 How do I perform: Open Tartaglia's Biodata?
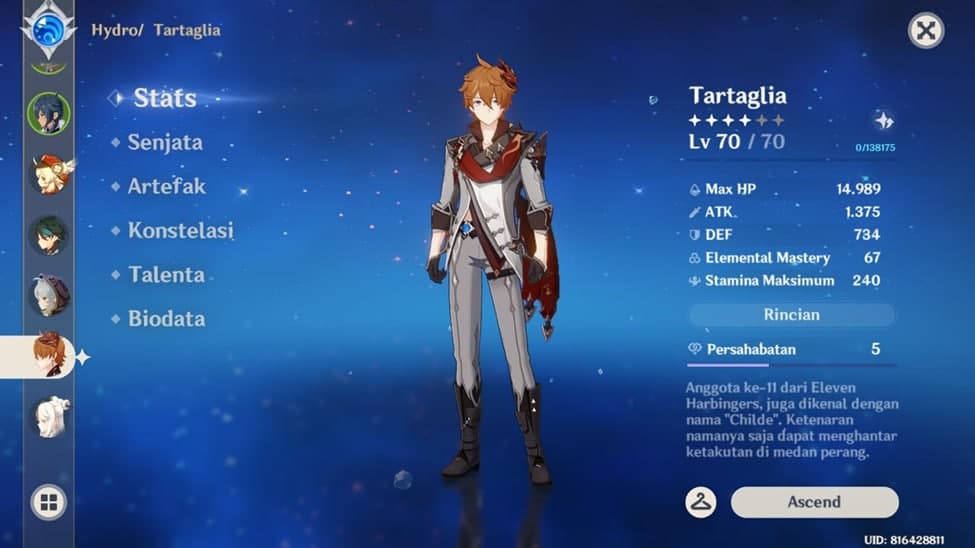pyautogui.click(x=166, y=318)
